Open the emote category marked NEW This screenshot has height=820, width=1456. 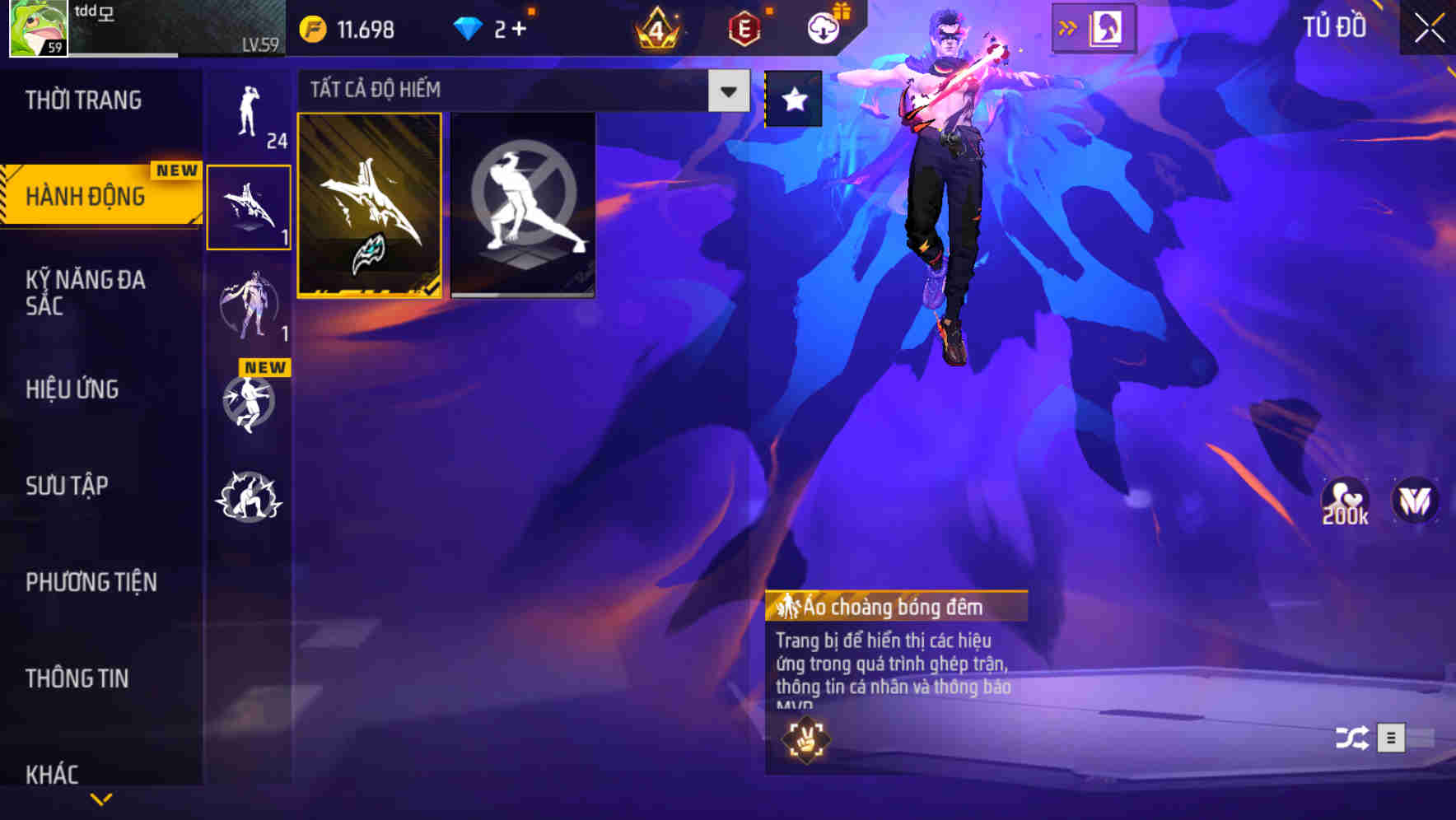pyautogui.click(x=250, y=403)
